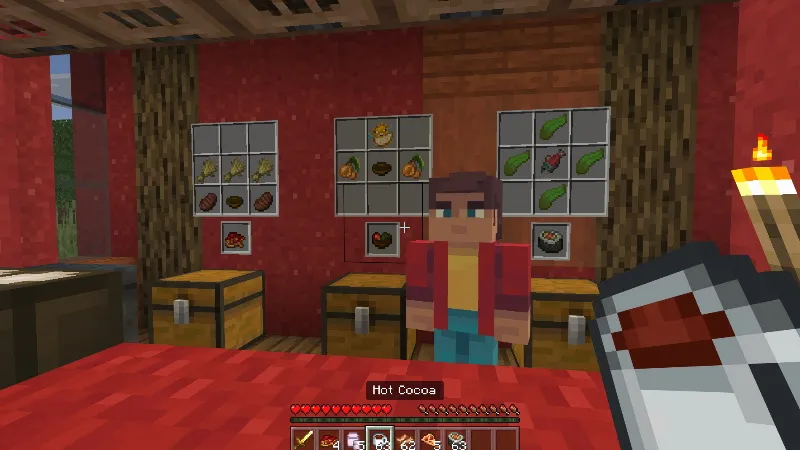Choose the pale pink jar hotbar slot

[x=354, y=439]
